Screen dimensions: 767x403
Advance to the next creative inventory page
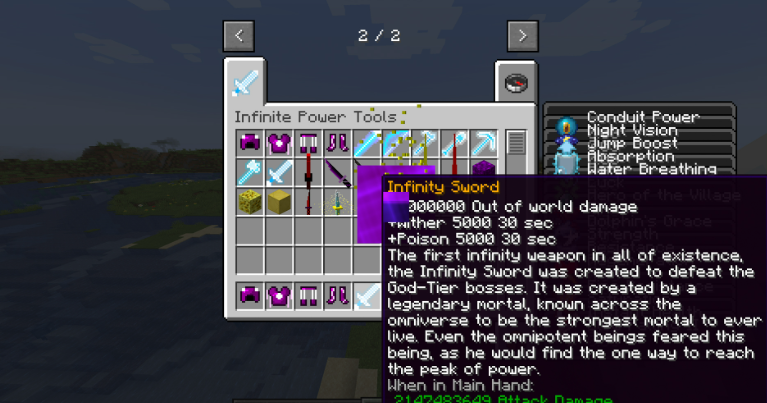[522, 37]
